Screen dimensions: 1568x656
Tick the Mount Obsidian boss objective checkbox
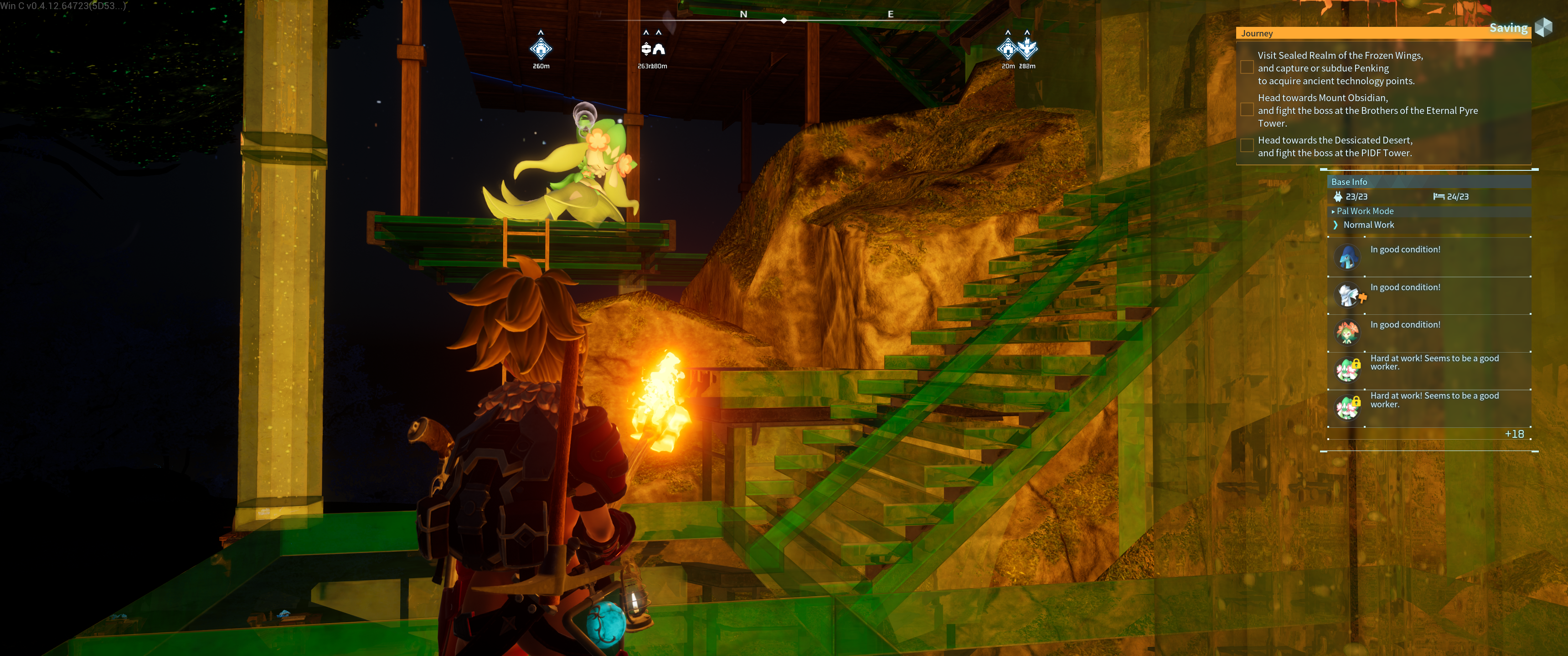pos(1247,110)
